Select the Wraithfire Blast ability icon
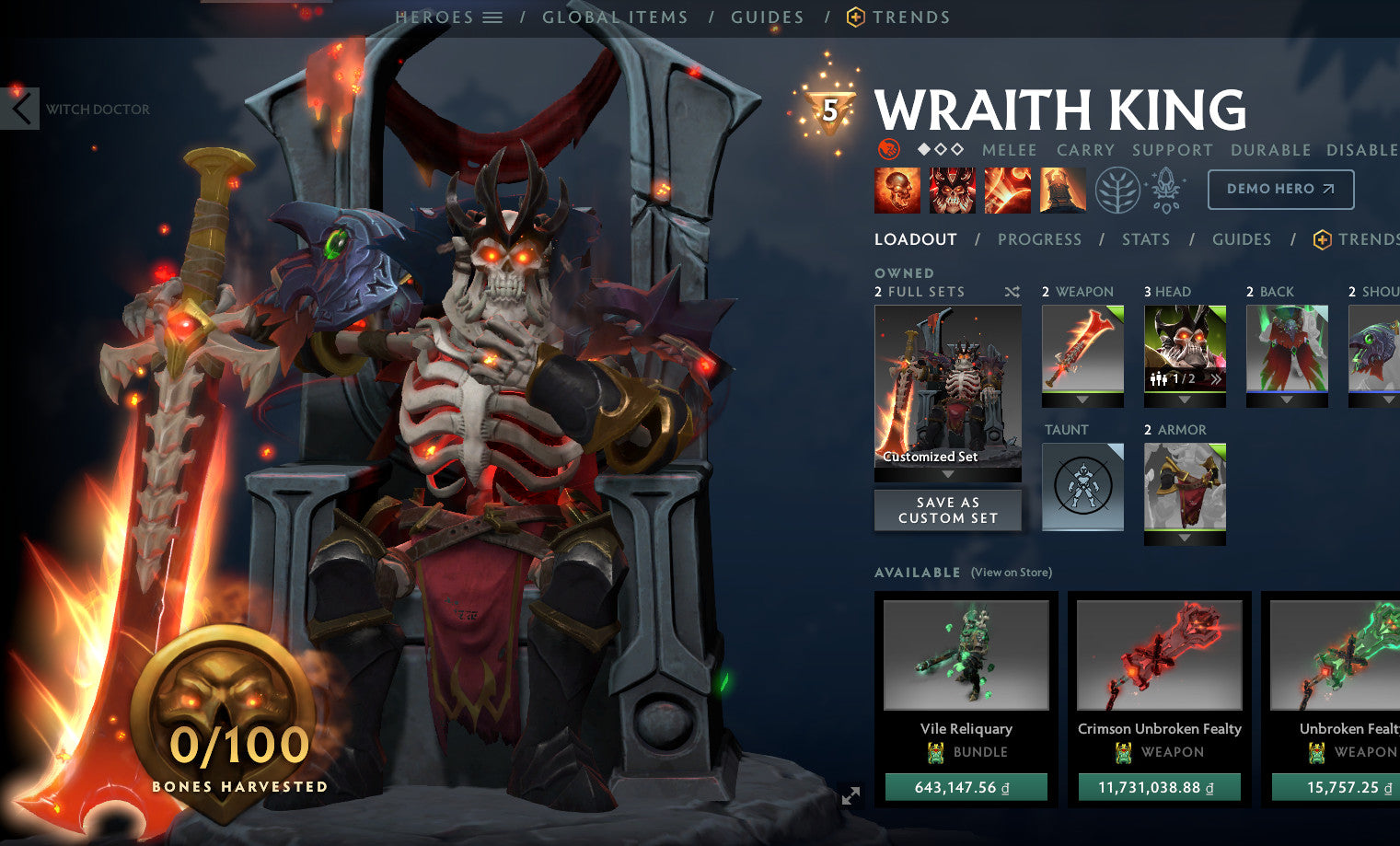 [897, 190]
